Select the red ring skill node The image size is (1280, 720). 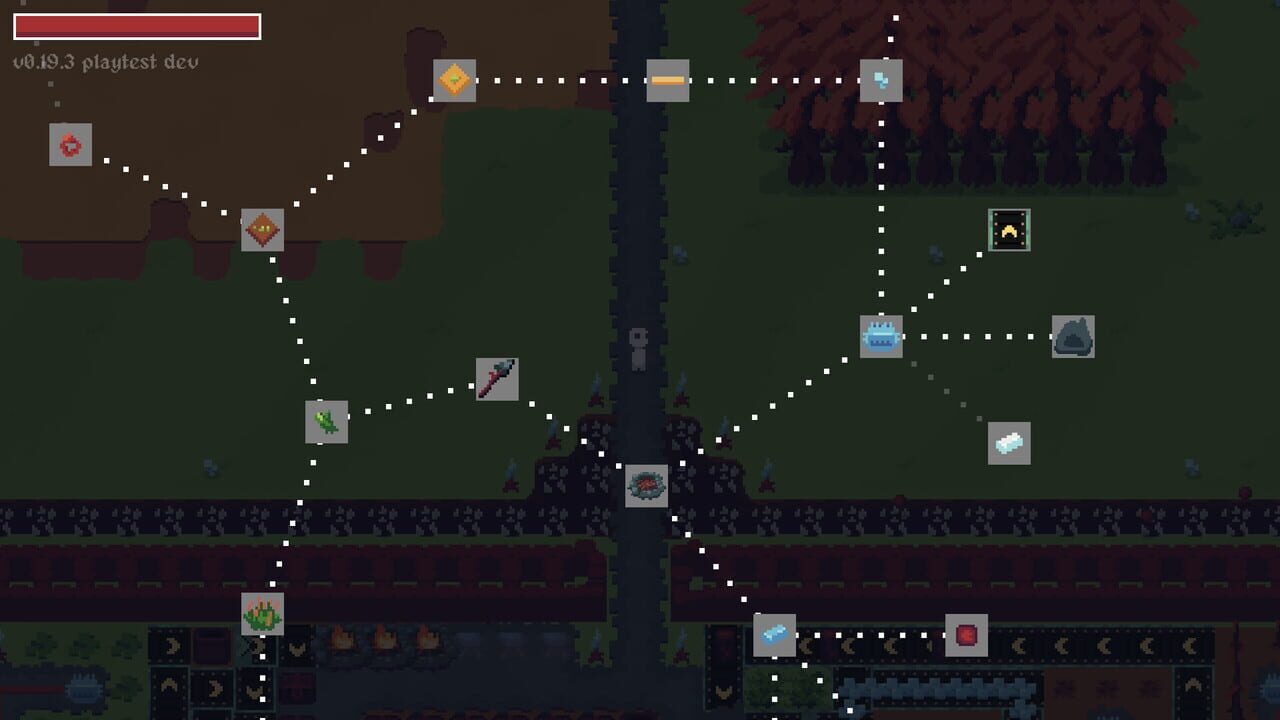[68, 145]
